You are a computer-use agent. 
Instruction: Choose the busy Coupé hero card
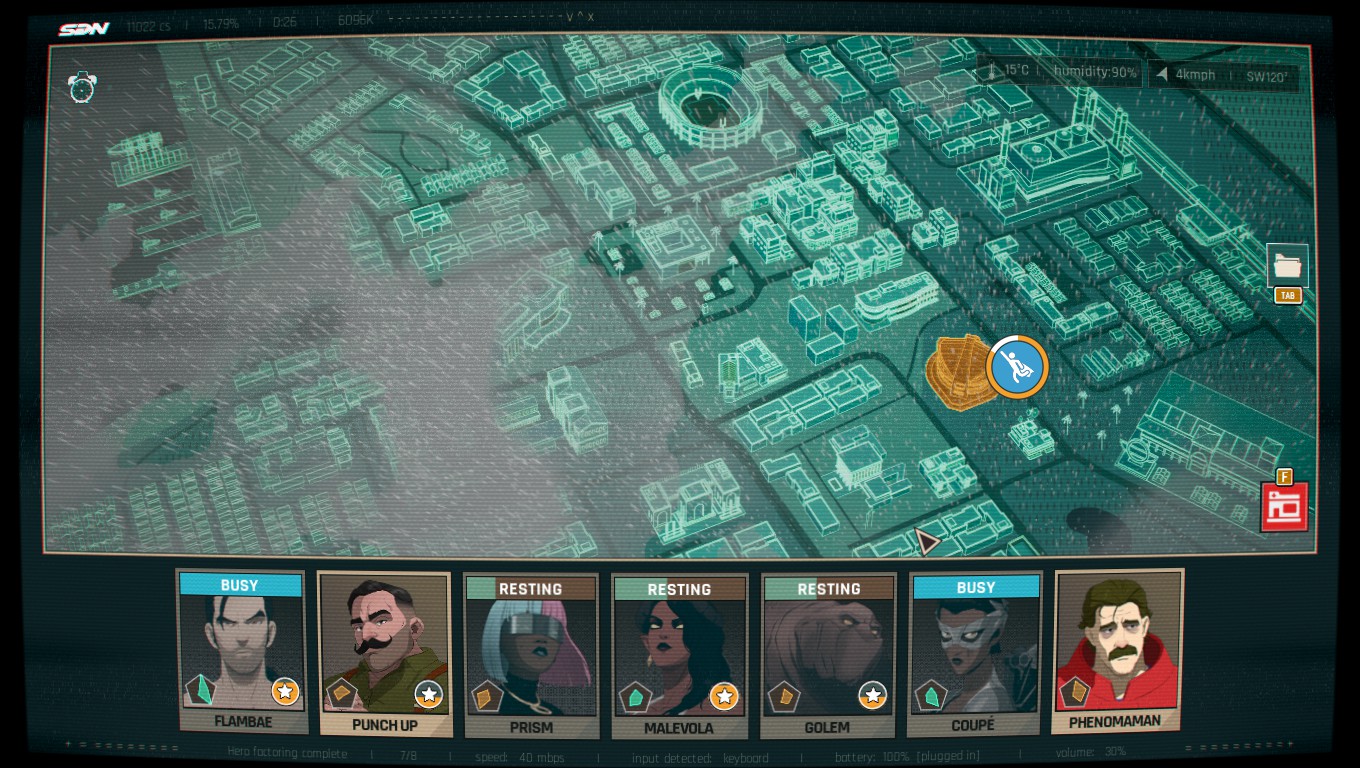pyautogui.click(x=975, y=652)
